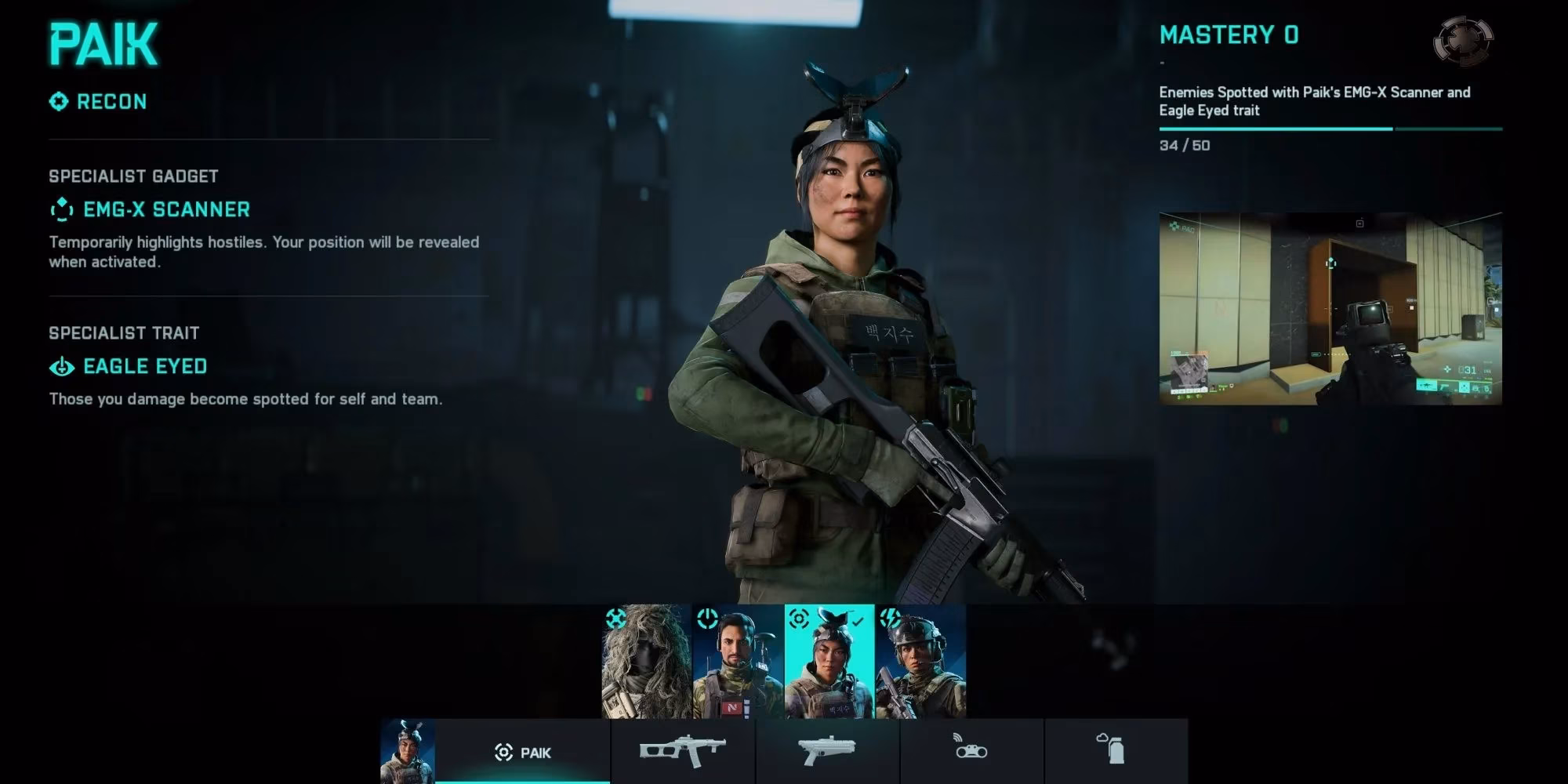Expand the Mastery 0 progress section

coord(1229,34)
